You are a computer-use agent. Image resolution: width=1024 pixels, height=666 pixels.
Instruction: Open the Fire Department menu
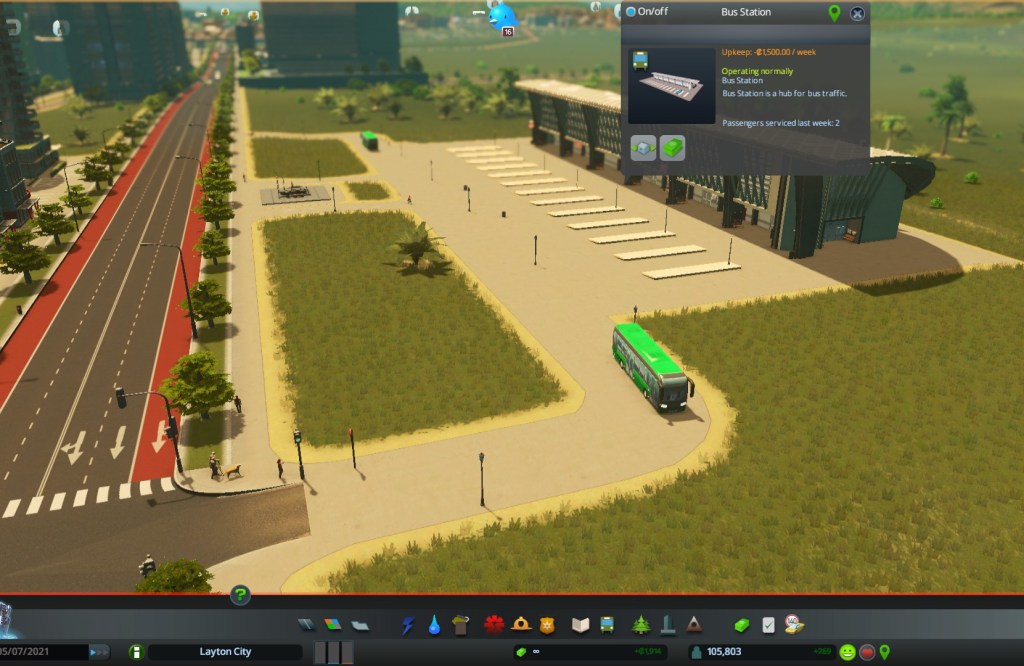click(x=520, y=625)
